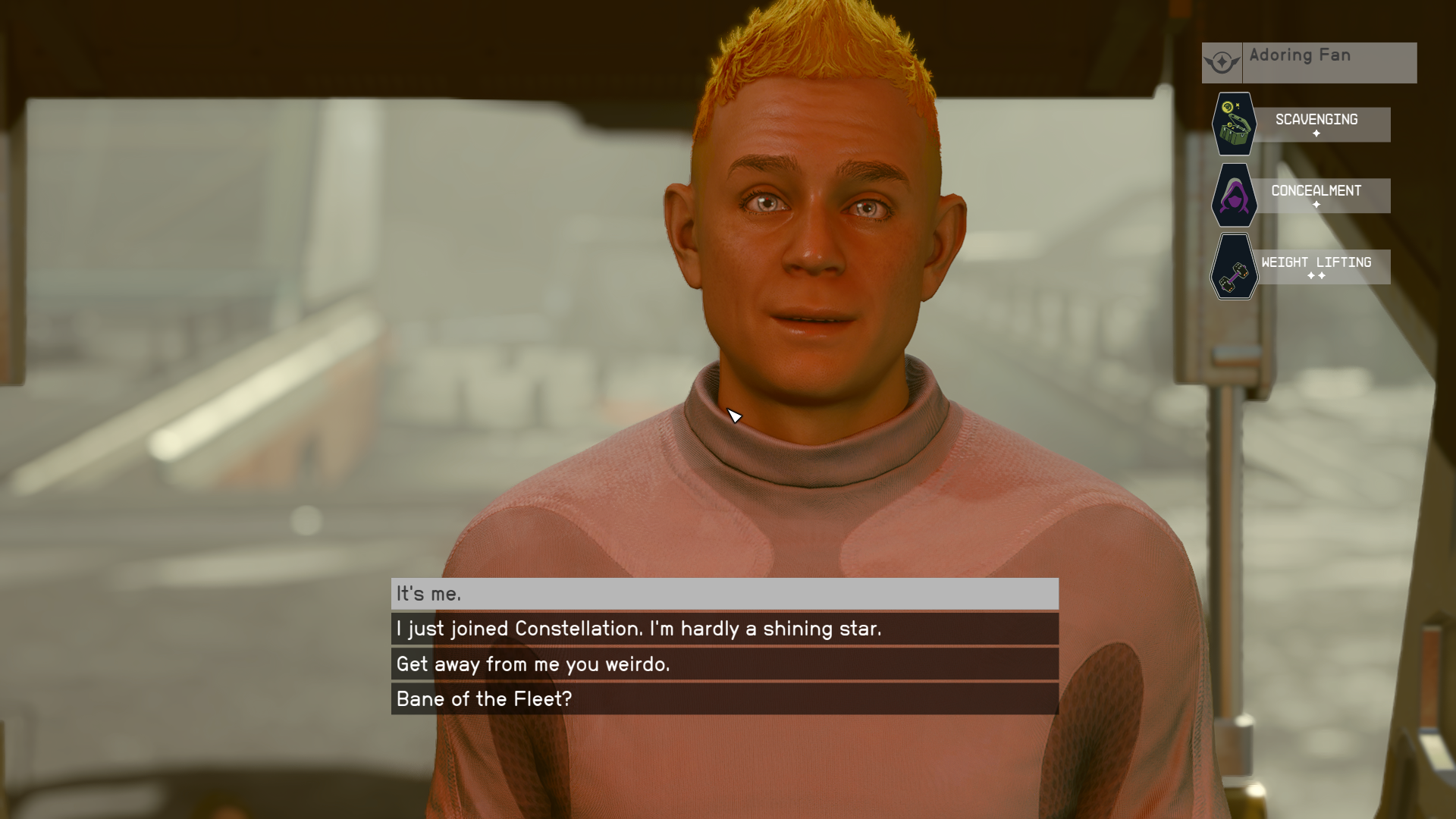Select "I just joined Constellation" dialogue option
This screenshot has width=1456, height=819.
pos(724,629)
